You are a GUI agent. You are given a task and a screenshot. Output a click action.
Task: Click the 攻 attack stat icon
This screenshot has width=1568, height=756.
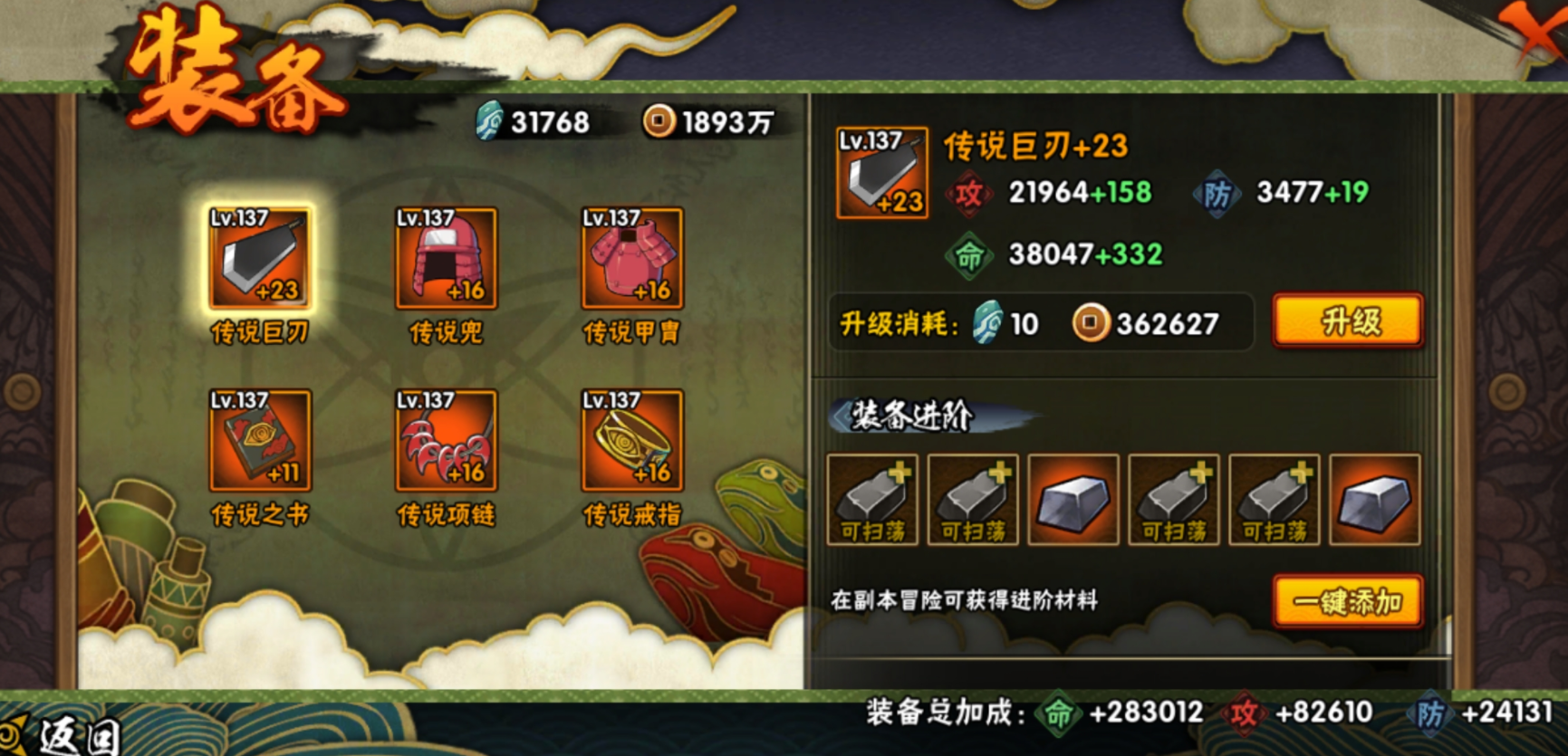968,192
